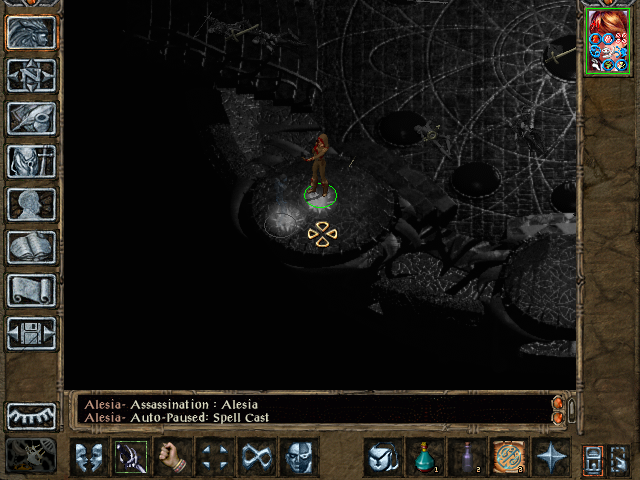This screenshot has height=480, width=640.
Task: Activate the four-pointed star ability button
Action: [551, 457]
